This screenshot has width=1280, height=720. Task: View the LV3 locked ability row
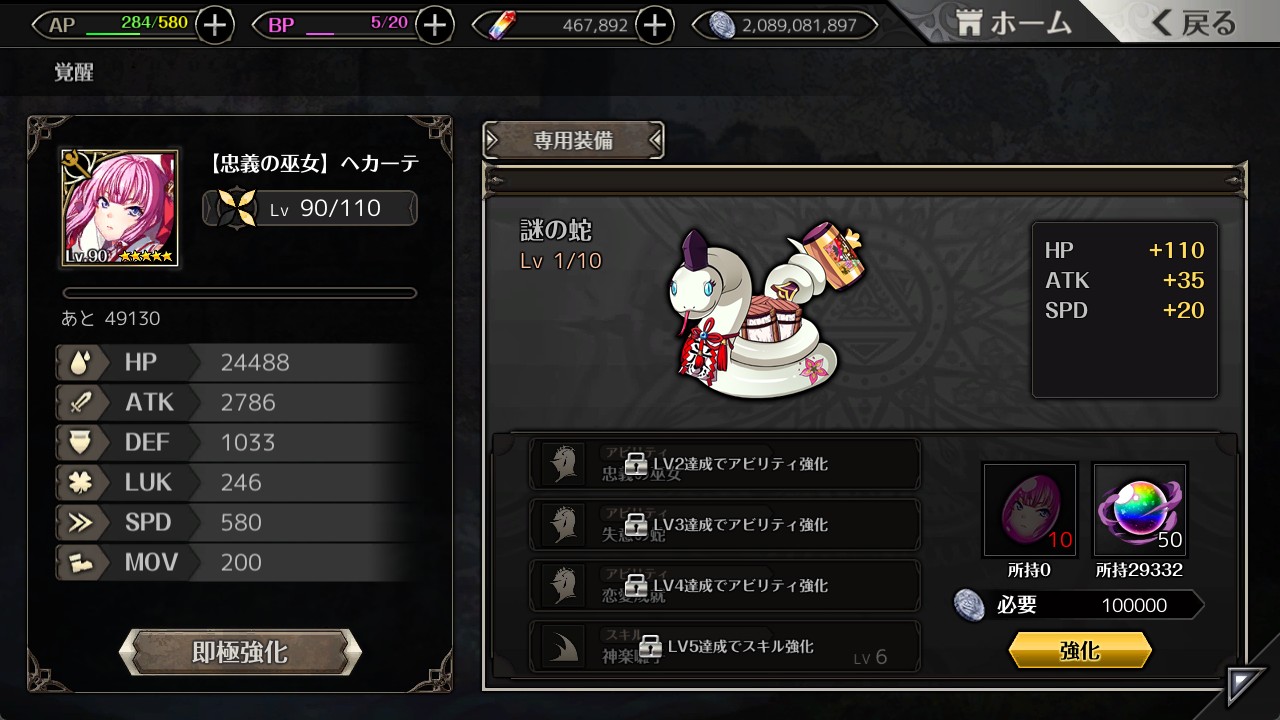point(724,525)
